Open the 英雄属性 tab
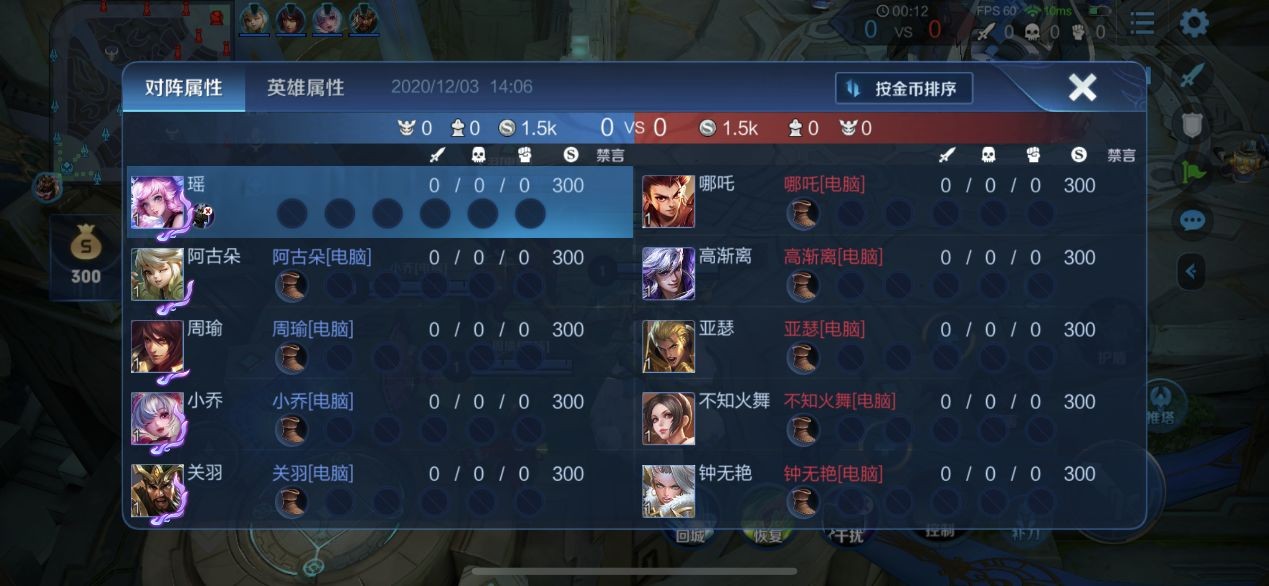This screenshot has width=1269, height=586. [305, 88]
